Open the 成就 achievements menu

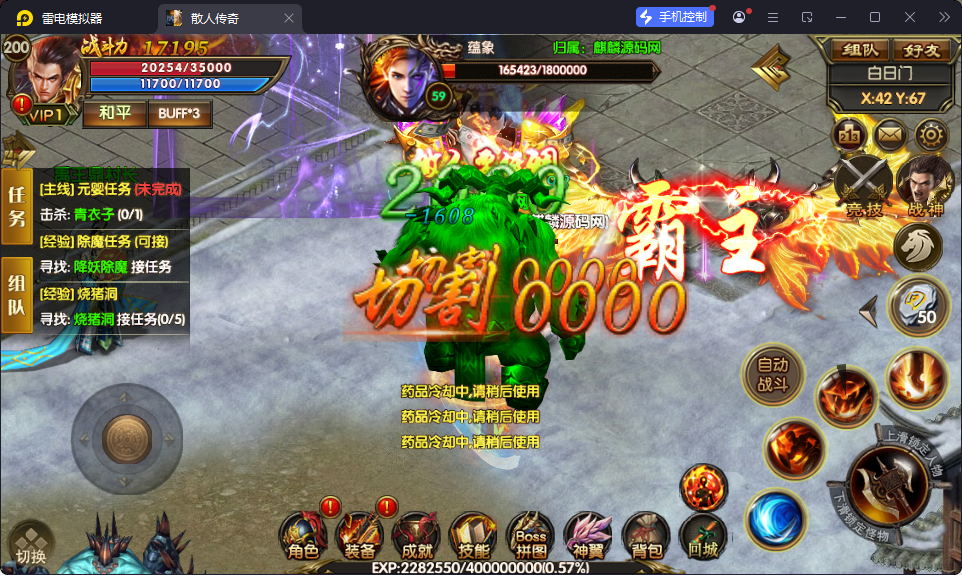point(416,535)
